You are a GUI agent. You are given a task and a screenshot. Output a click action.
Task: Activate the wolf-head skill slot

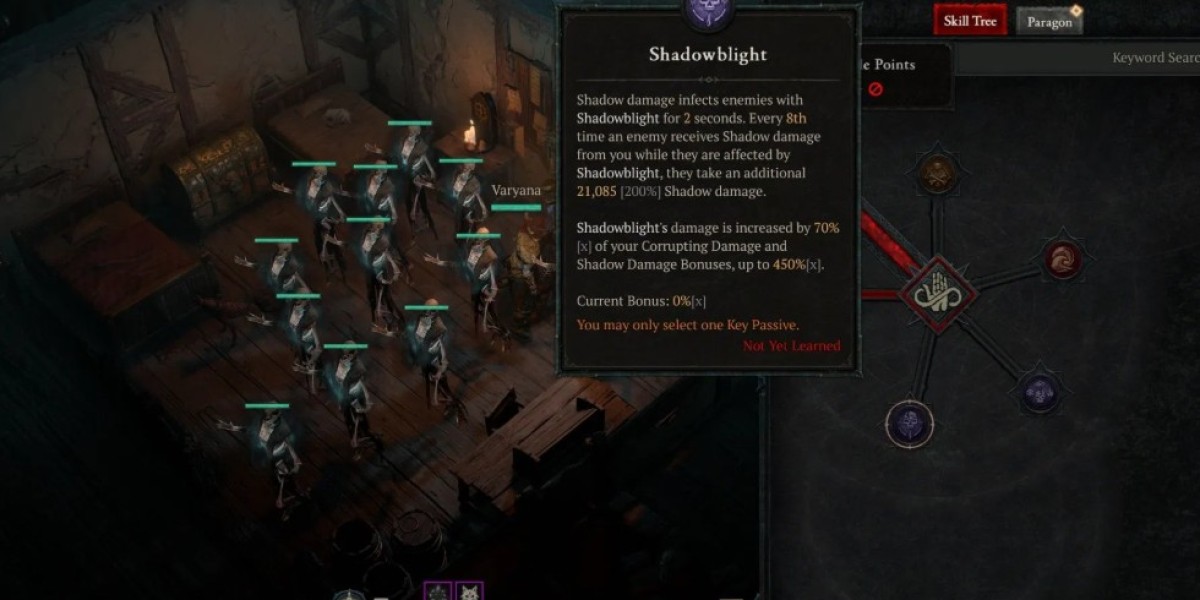(x=469, y=592)
